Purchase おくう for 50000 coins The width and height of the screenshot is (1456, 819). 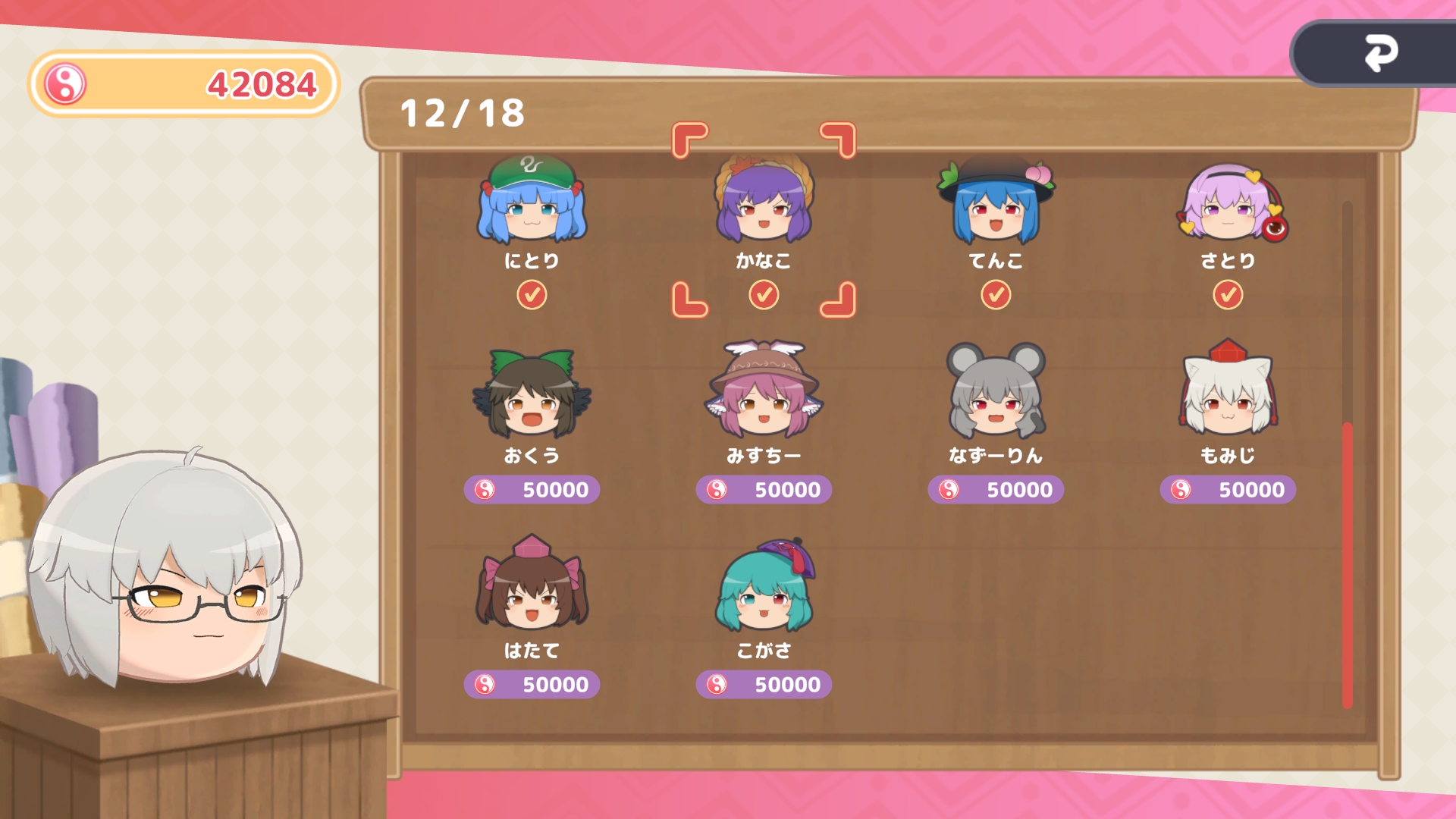pos(531,489)
